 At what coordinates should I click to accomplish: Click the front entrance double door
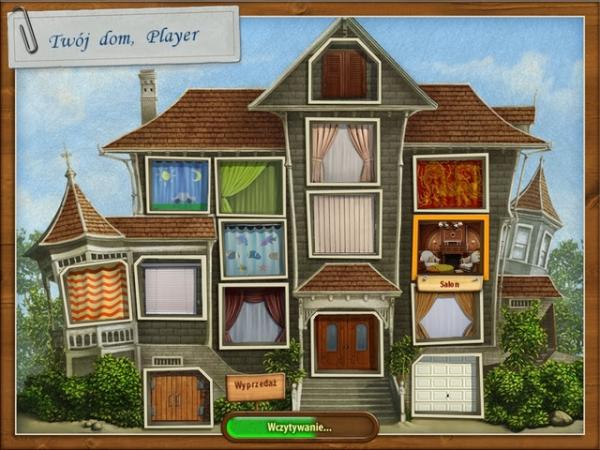(x=346, y=343)
